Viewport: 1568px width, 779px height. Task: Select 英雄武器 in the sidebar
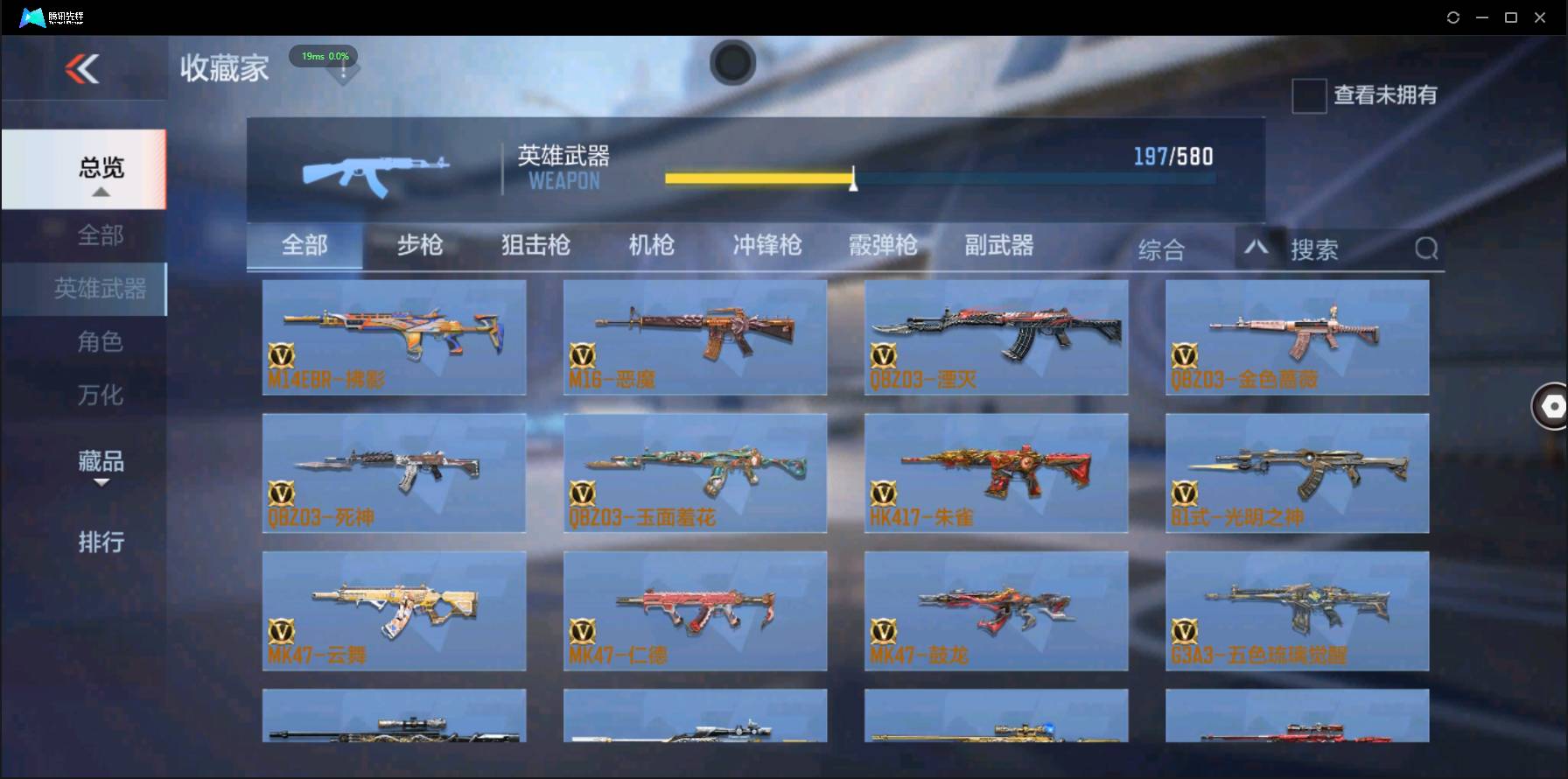point(102,288)
